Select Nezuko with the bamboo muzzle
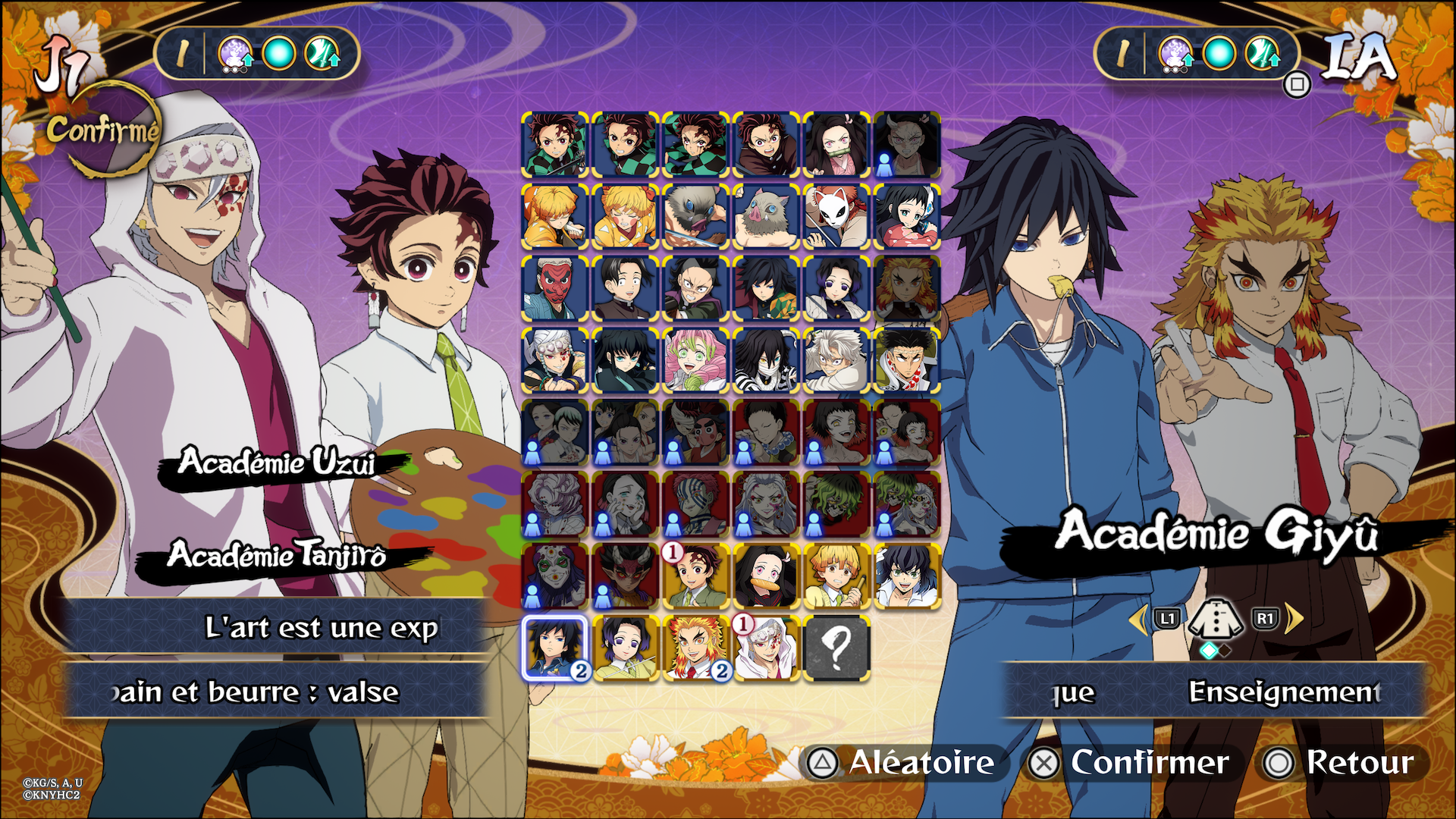This screenshot has height=819, width=1456. [836, 146]
